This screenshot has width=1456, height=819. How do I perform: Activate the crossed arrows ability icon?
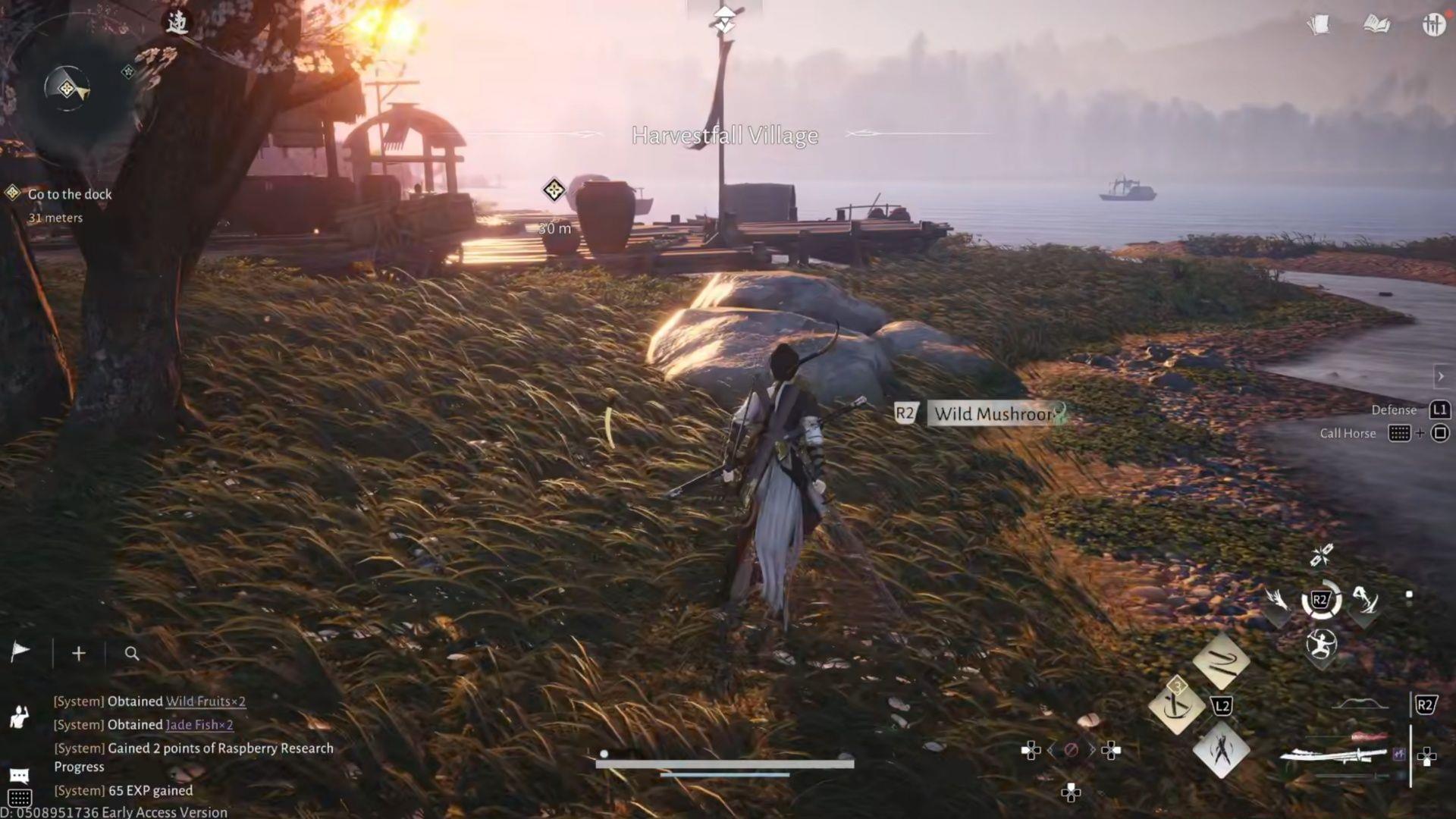(x=1321, y=556)
